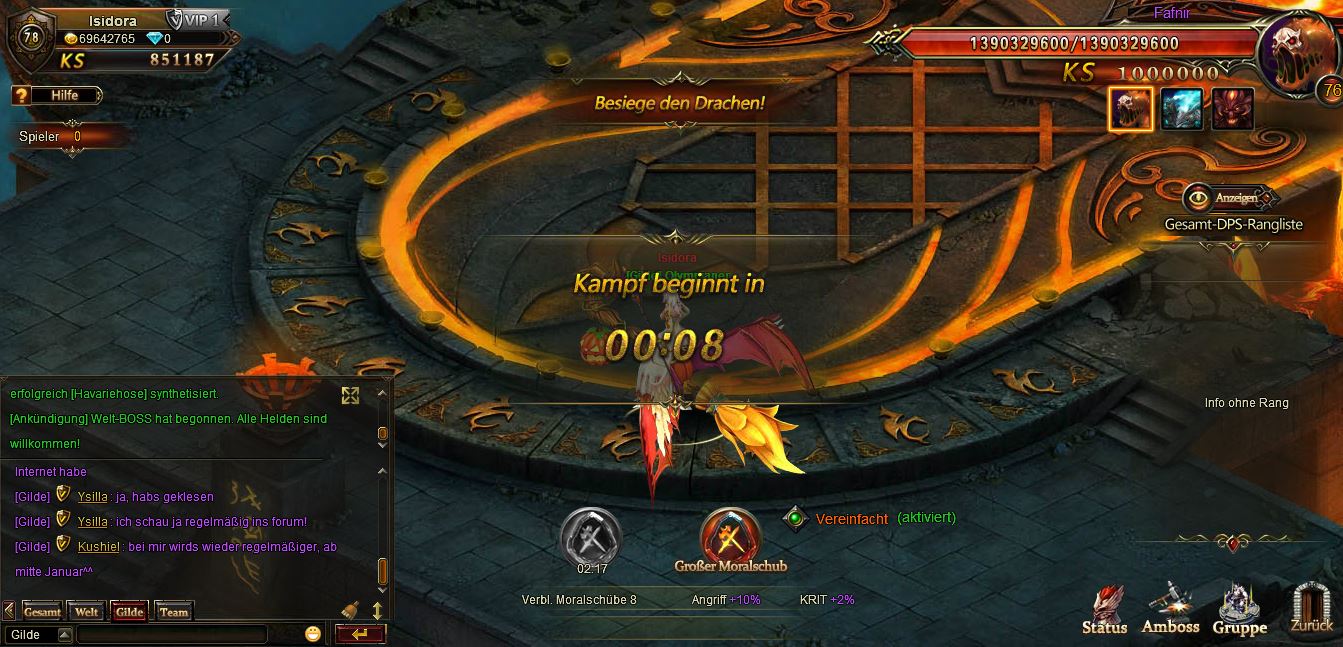Toggle the Vereinfacht simplified mode
Screen dimensions: 1343x647
pyautogui.click(x=796, y=518)
